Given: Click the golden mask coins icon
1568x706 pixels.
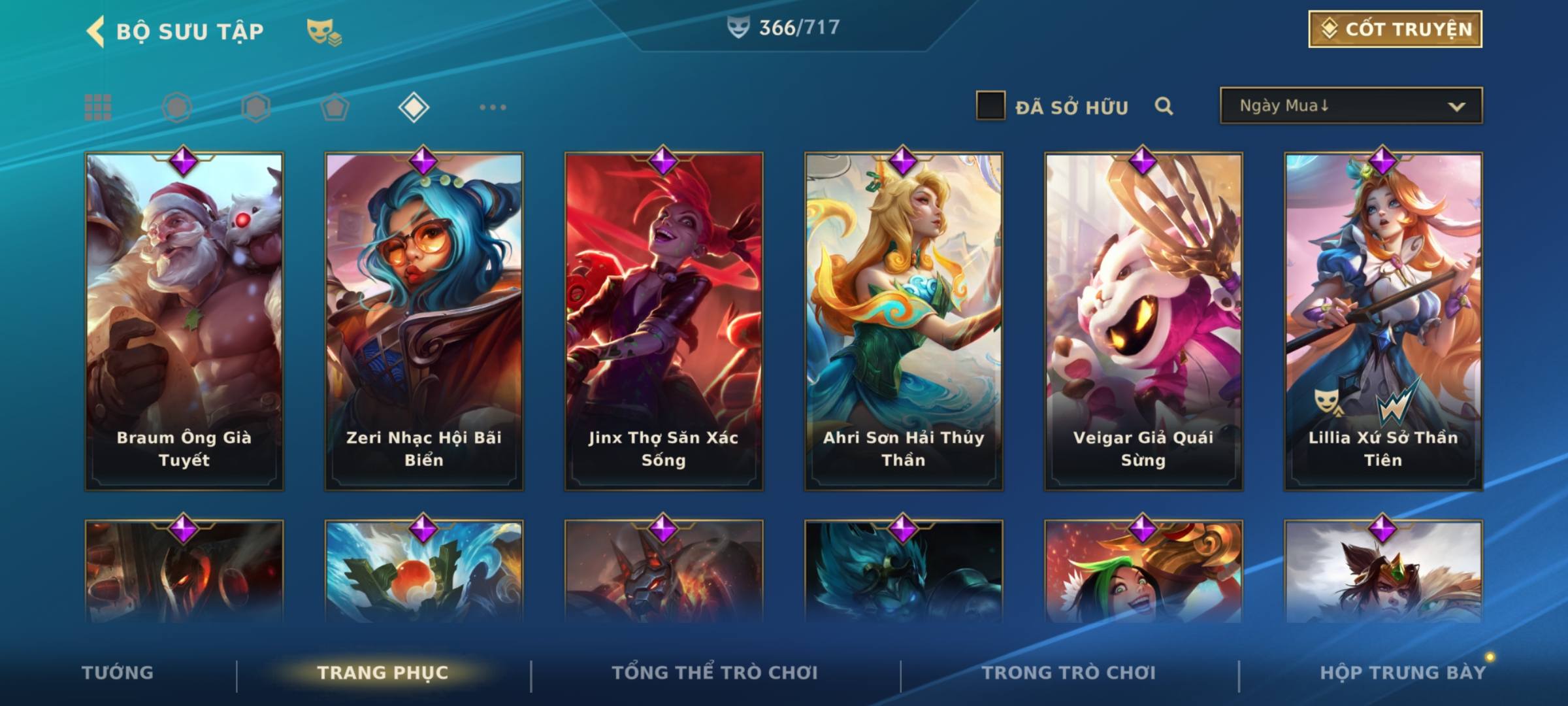Looking at the screenshot, I should [x=324, y=32].
